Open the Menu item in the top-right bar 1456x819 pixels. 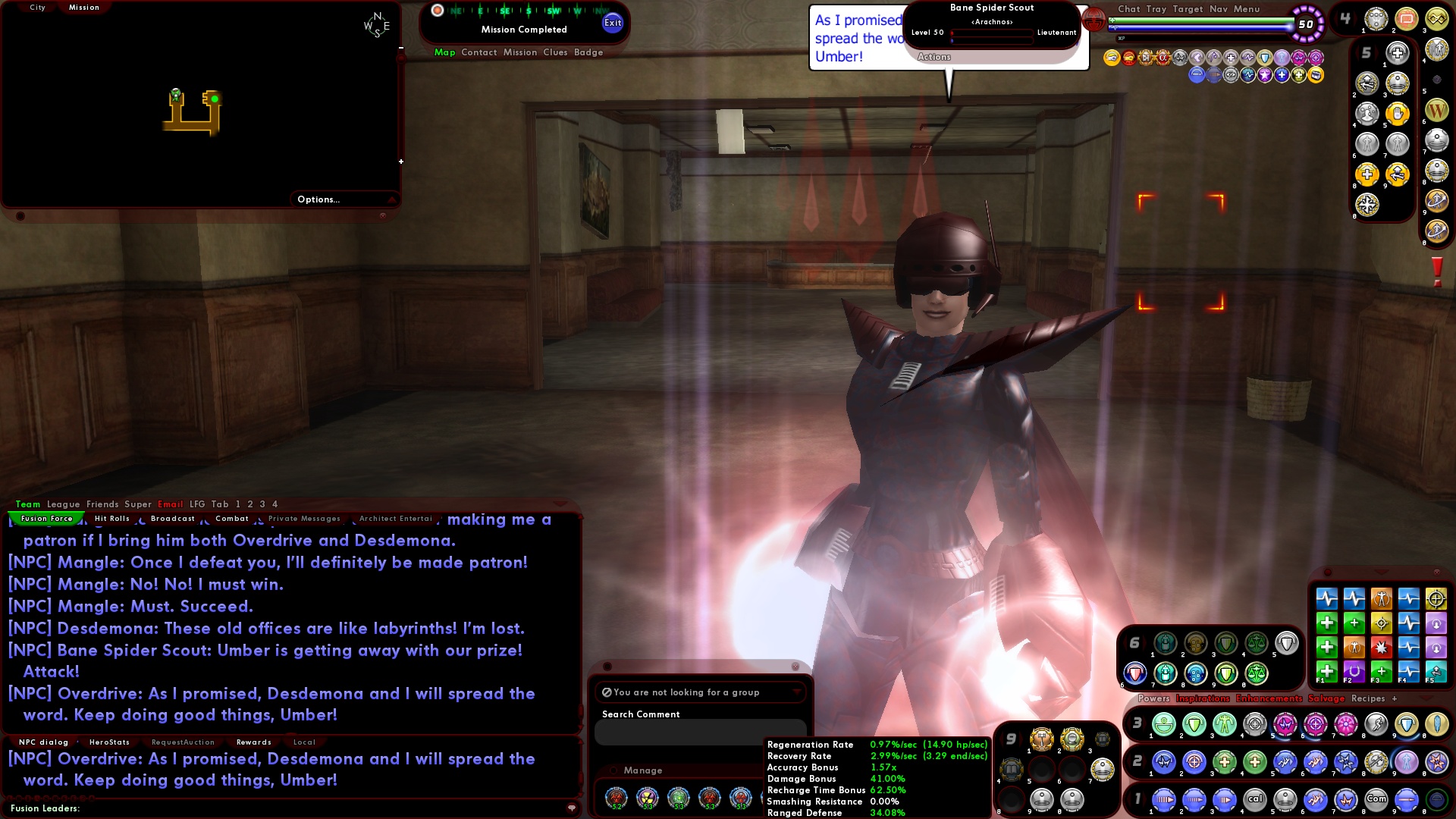(1246, 9)
